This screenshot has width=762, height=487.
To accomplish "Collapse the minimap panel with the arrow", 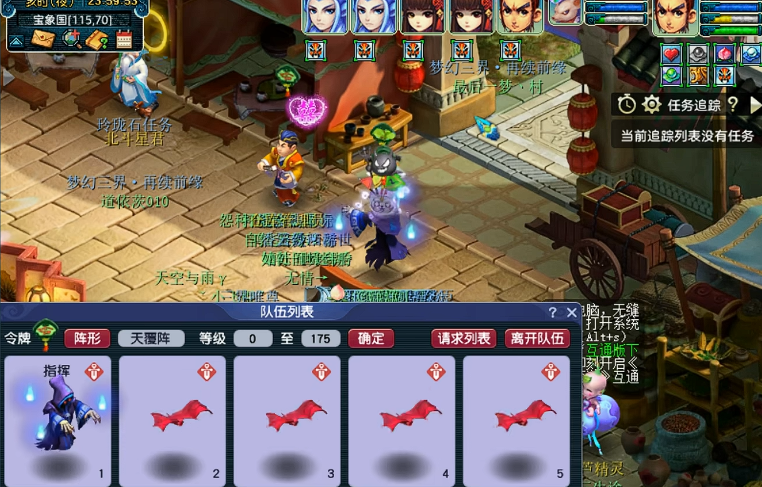I will (x=17, y=40).
